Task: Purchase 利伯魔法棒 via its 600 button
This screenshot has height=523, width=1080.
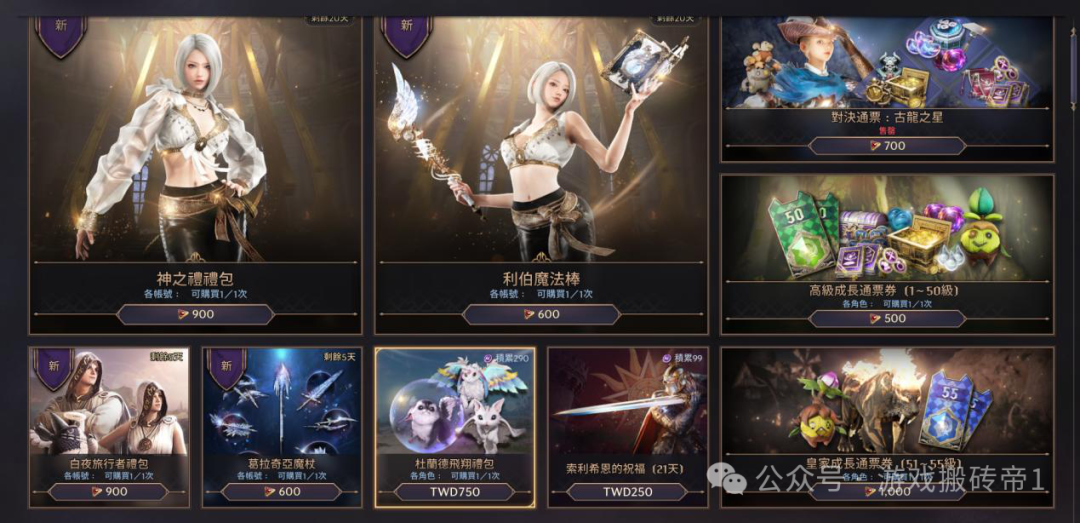Action: pyautogui.click(x=541, y=314)
